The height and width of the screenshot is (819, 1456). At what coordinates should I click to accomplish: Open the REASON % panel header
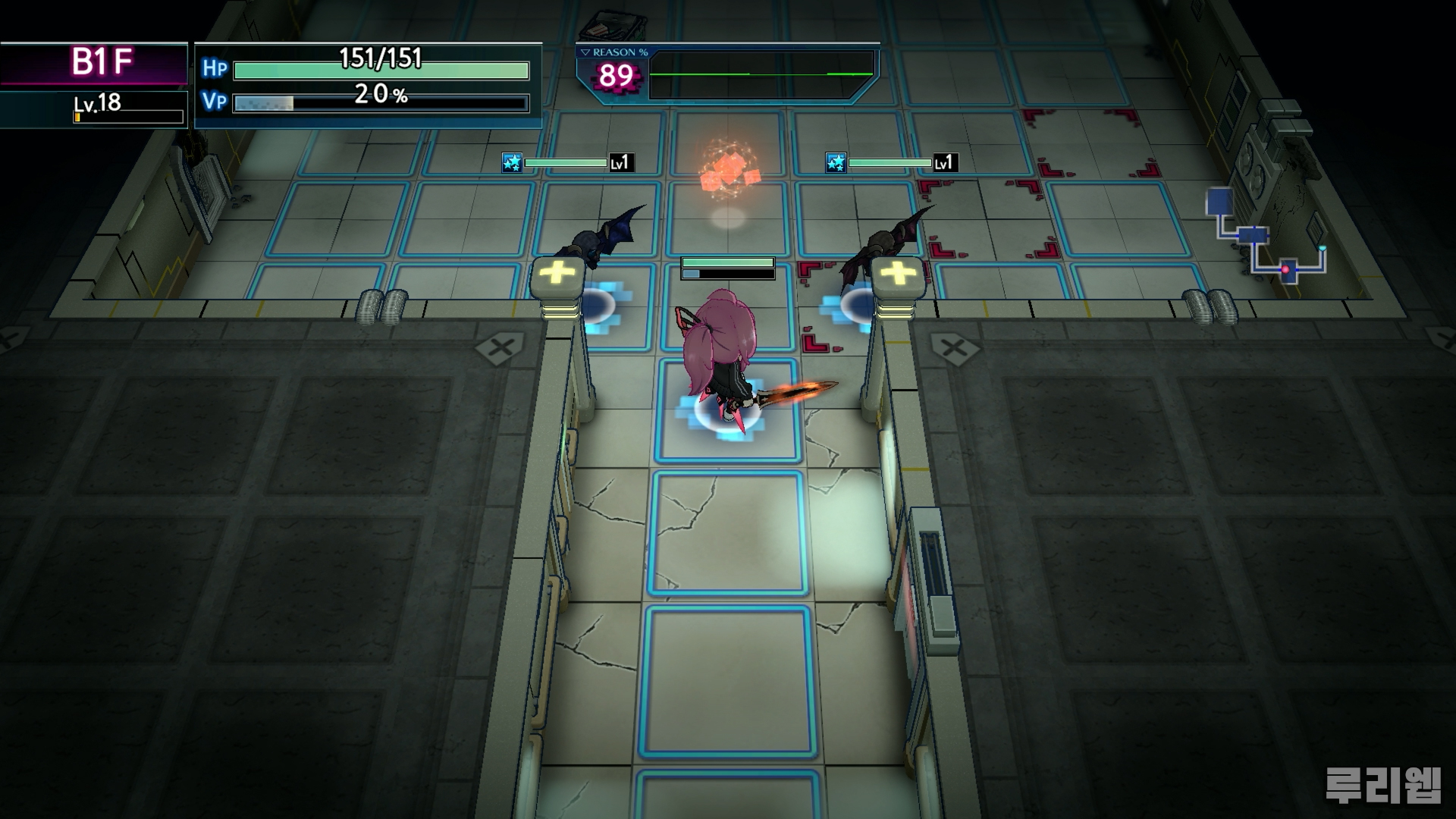(x=614, y=52)
